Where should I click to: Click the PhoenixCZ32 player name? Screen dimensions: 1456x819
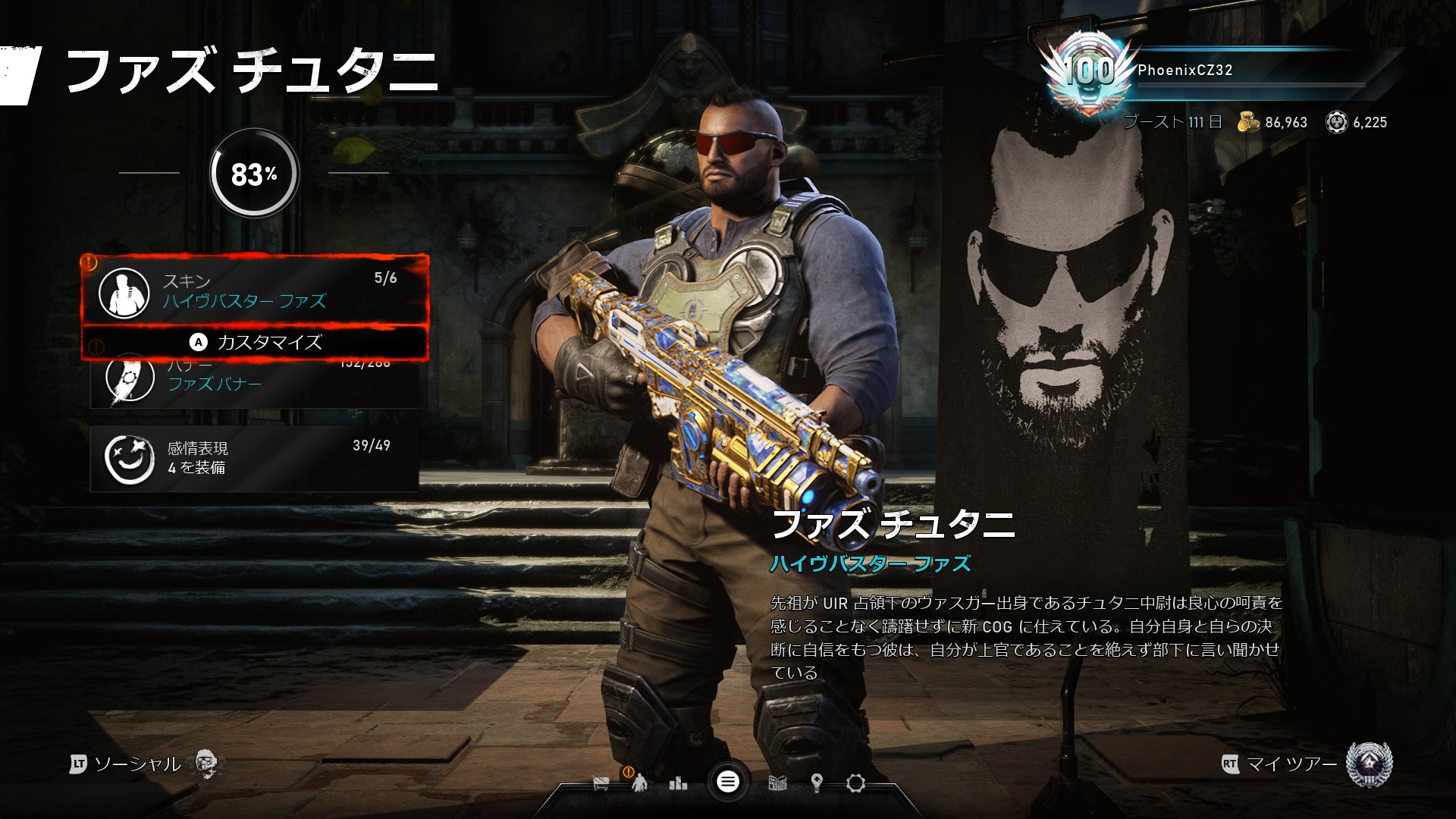[x=1183, y=70]
